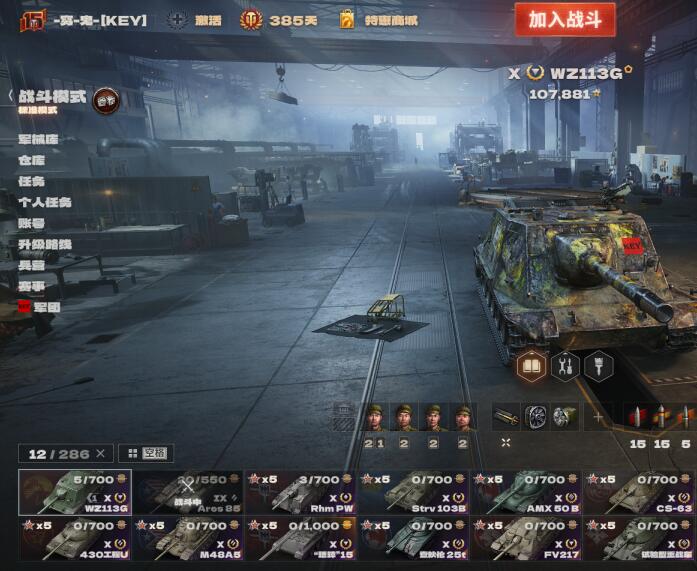Open 个人任务 personal missions

[45, 202]
